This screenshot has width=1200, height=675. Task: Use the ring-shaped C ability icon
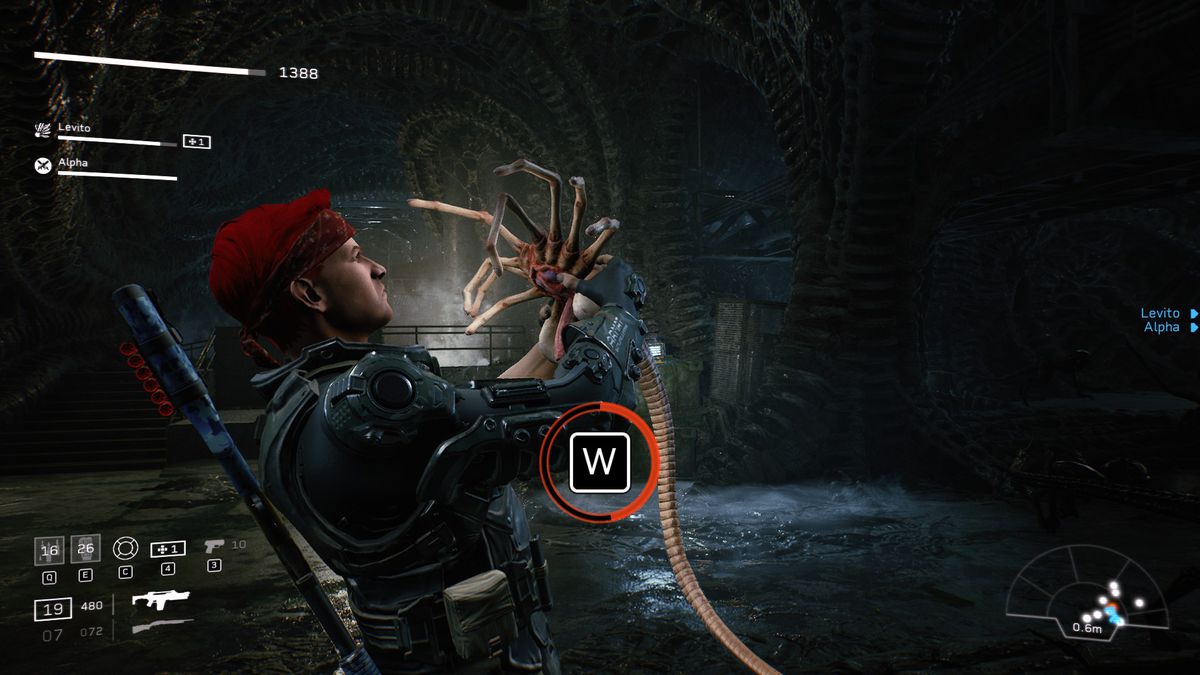(124, 549)
